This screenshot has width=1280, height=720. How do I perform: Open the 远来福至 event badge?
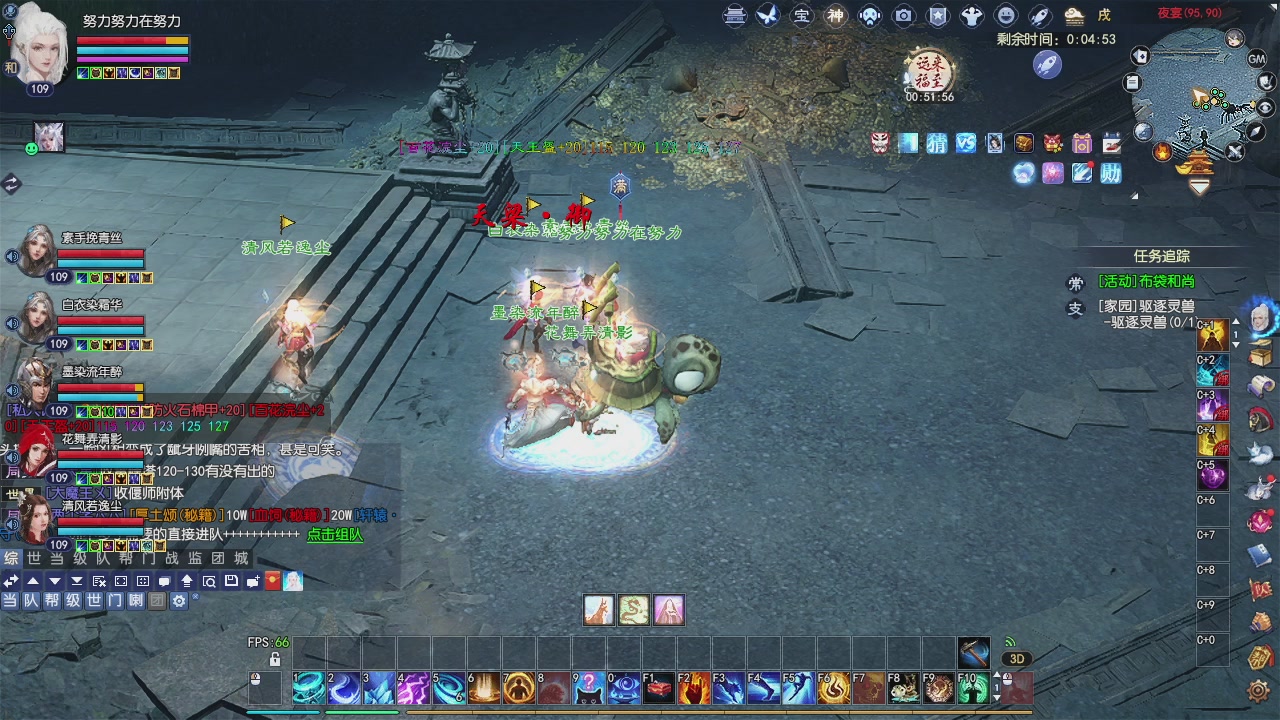[x=929, y=72]
